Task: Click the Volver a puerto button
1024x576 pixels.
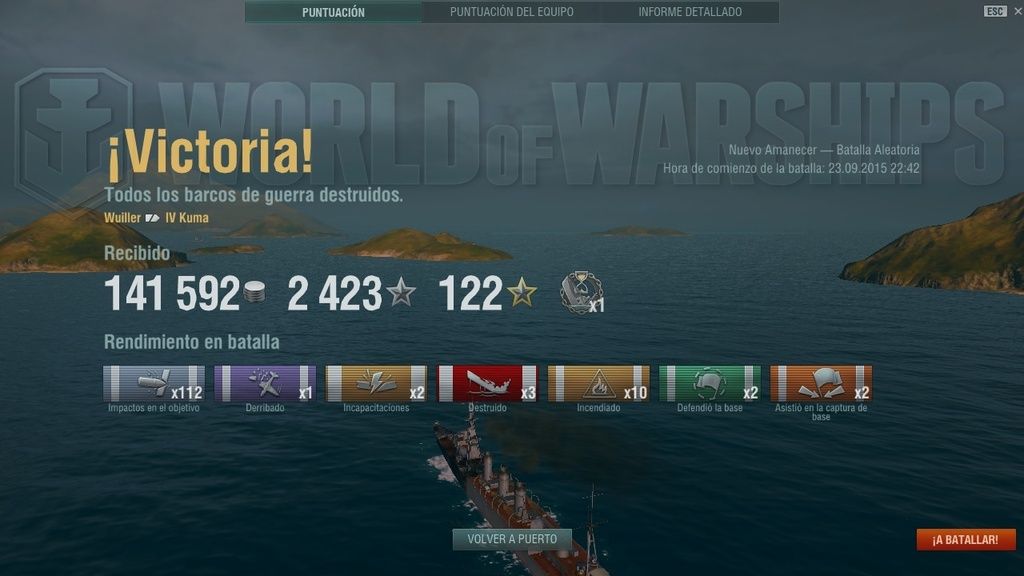Action: [512, 539]
